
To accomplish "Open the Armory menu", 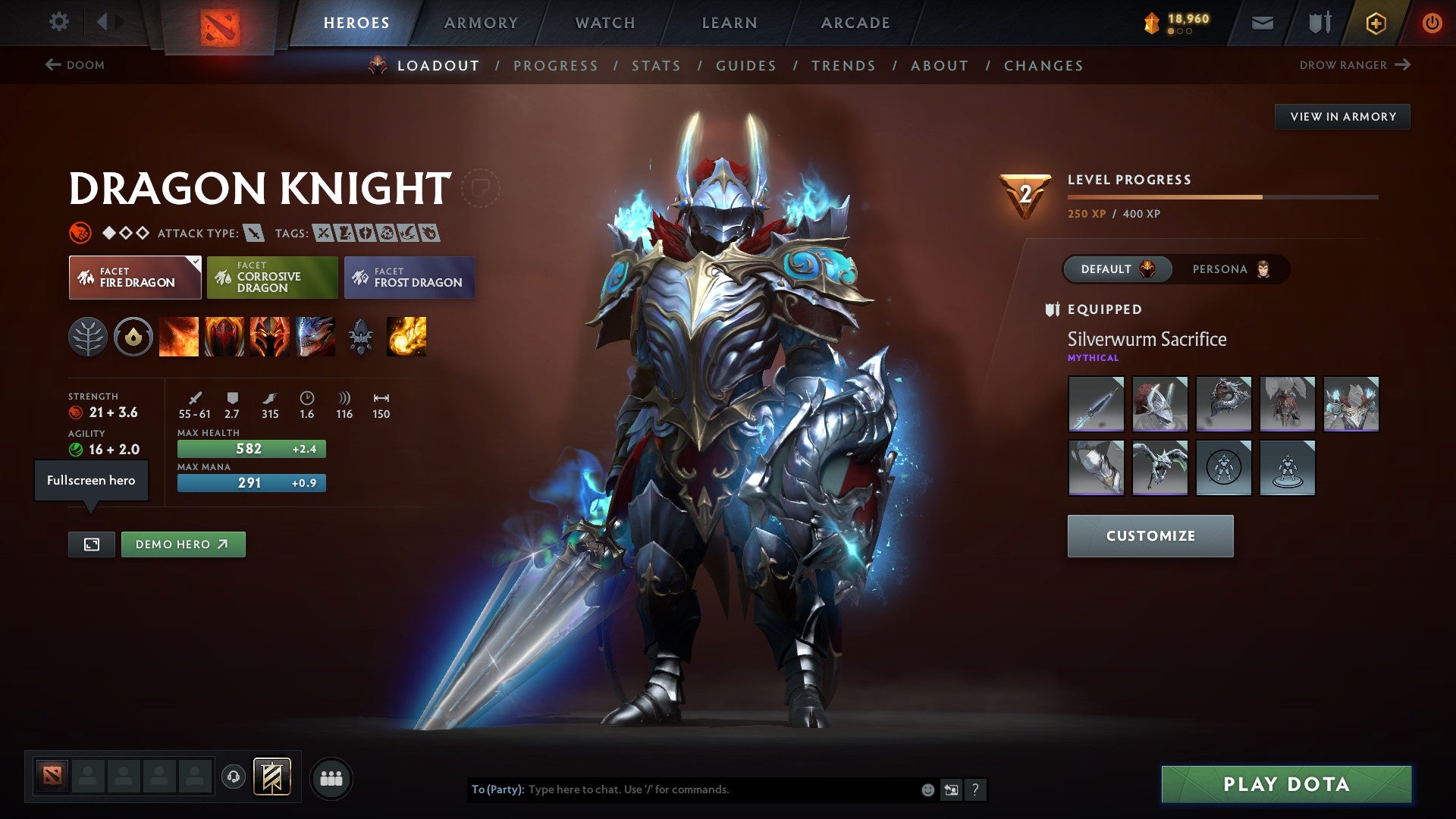I will point(481,23).
